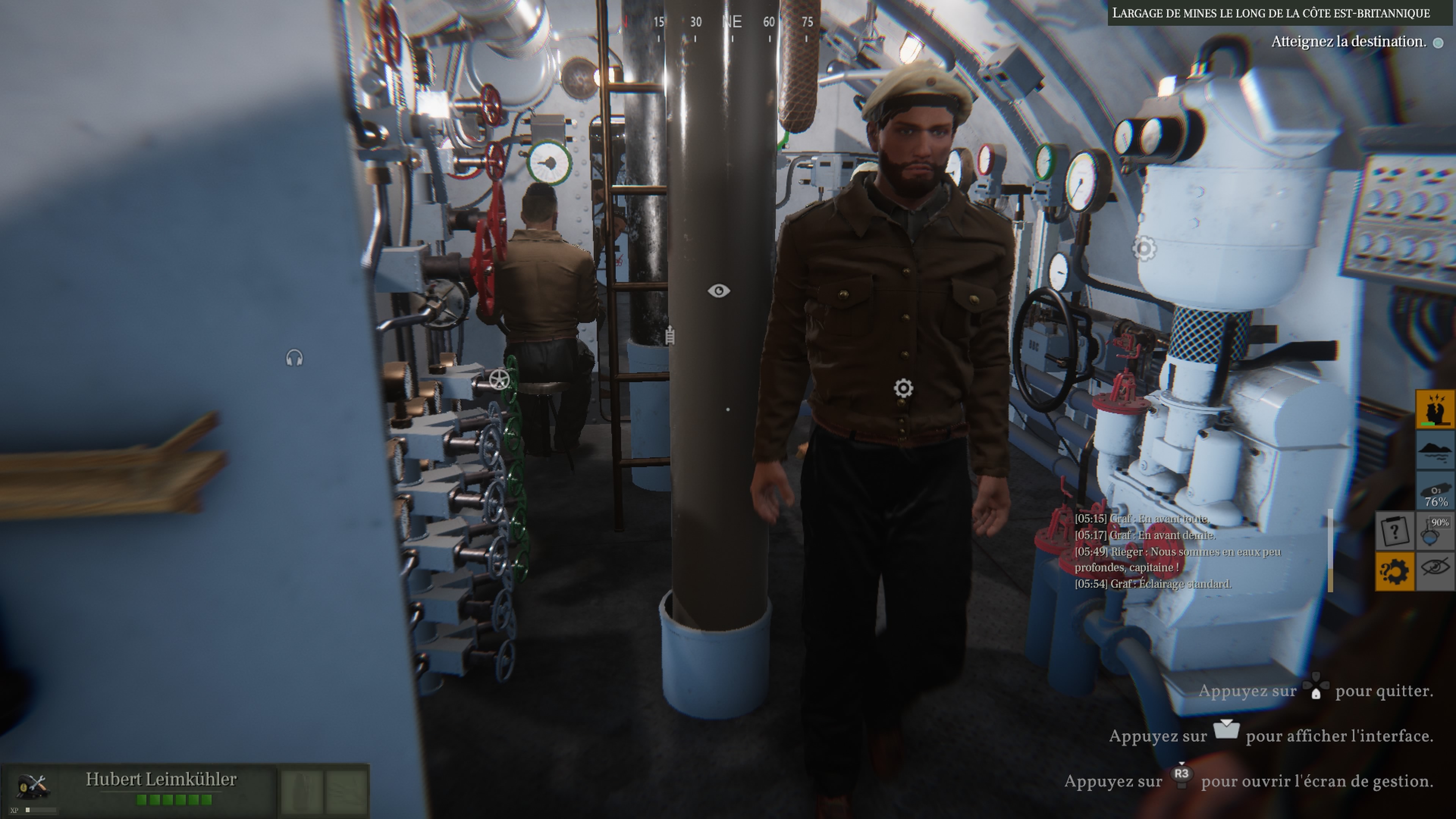Open the crew morale cracked-head icon
Image resolution: width=1456 pixels, height=819 pixels.
coord(1435,409)
